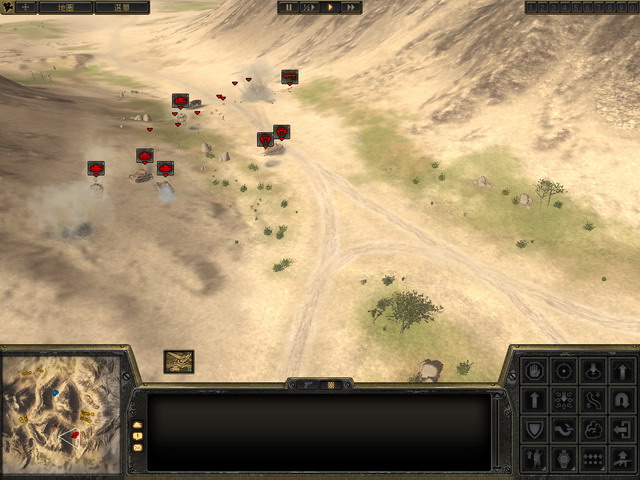Click the slow-motion step speed button

(x=309, y=7)
